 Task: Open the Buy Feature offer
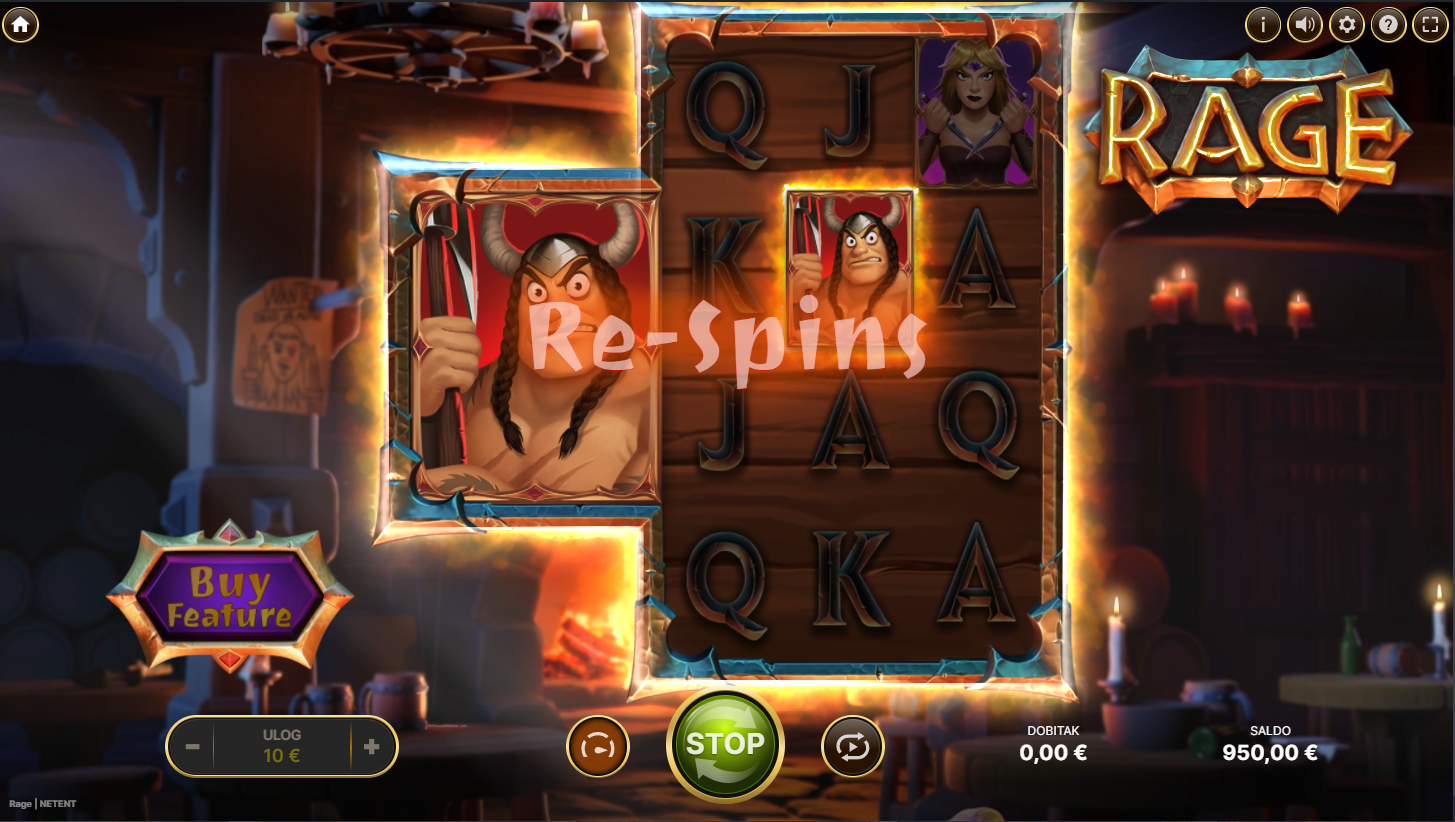click(229, 597)
